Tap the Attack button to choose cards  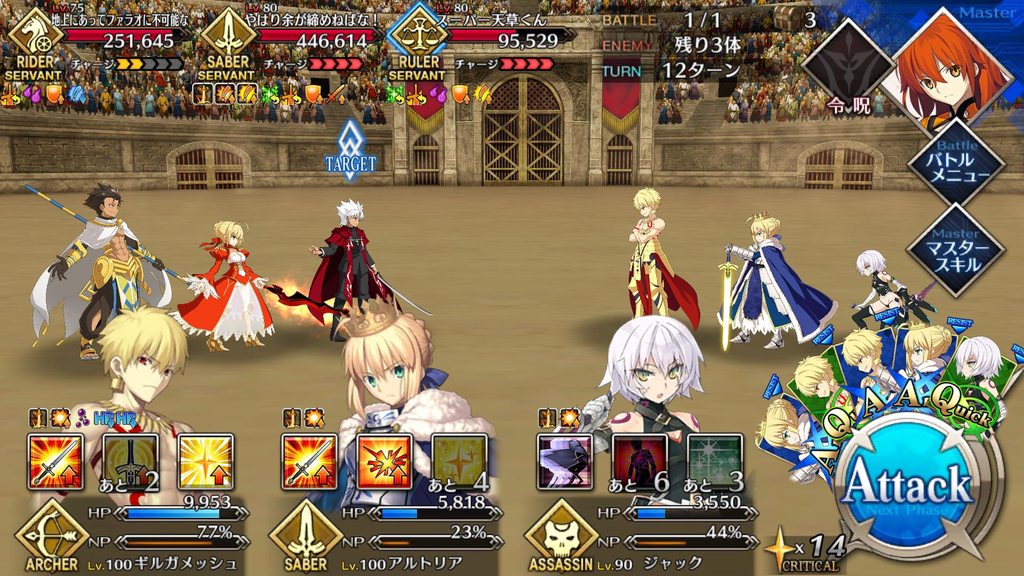tap(907, 488)
